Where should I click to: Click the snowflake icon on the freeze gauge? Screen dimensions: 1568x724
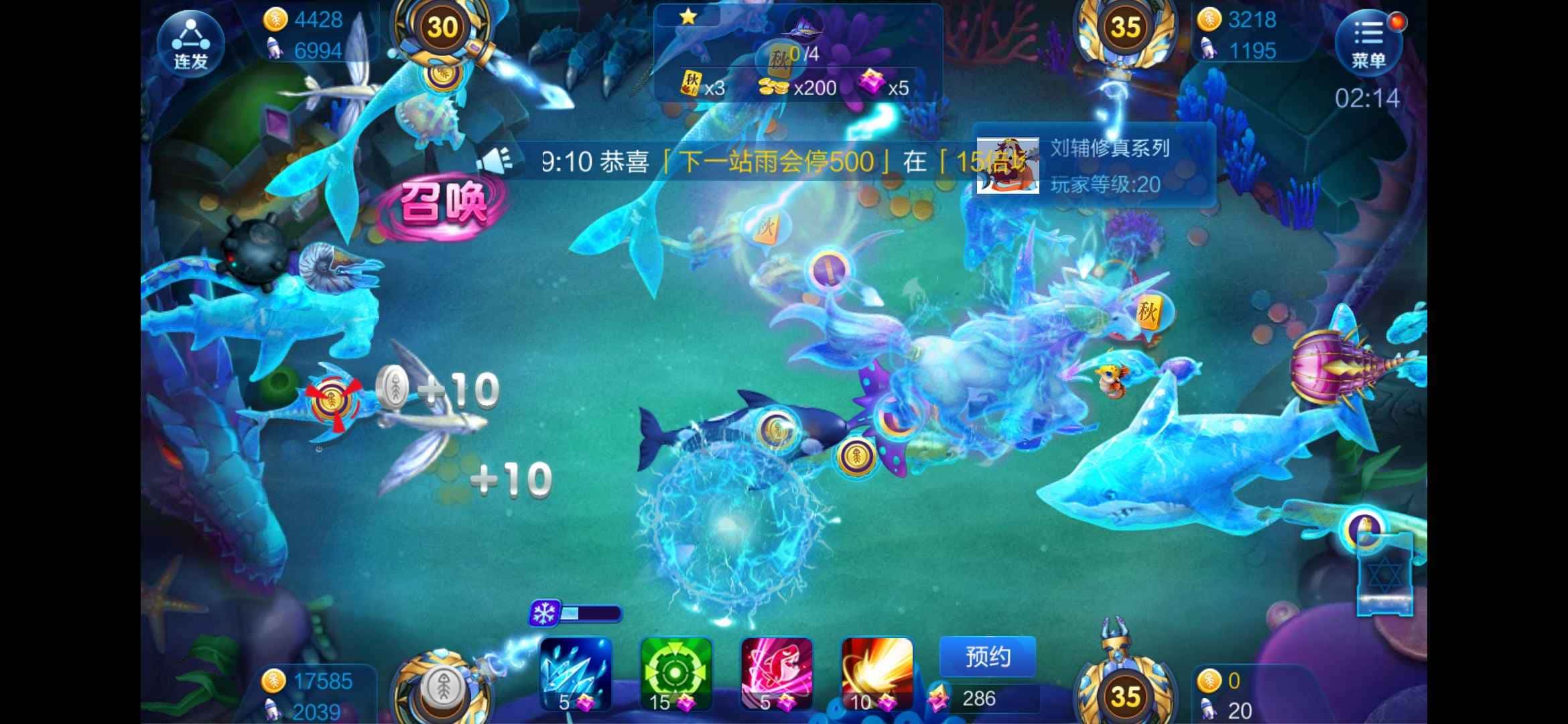pos(544,613)
